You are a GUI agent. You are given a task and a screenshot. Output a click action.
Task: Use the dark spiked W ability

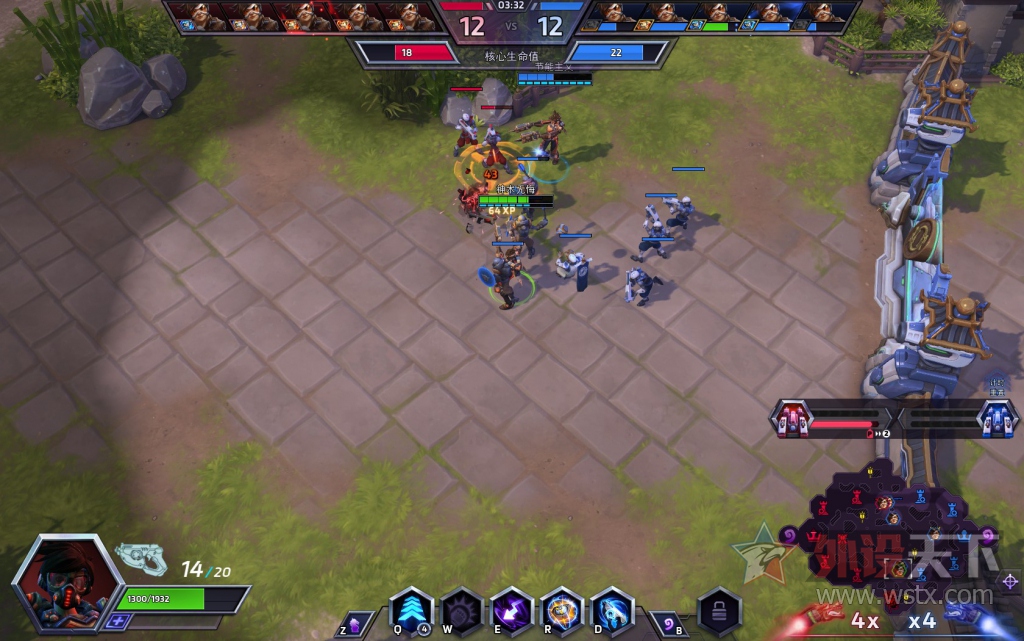462,610
